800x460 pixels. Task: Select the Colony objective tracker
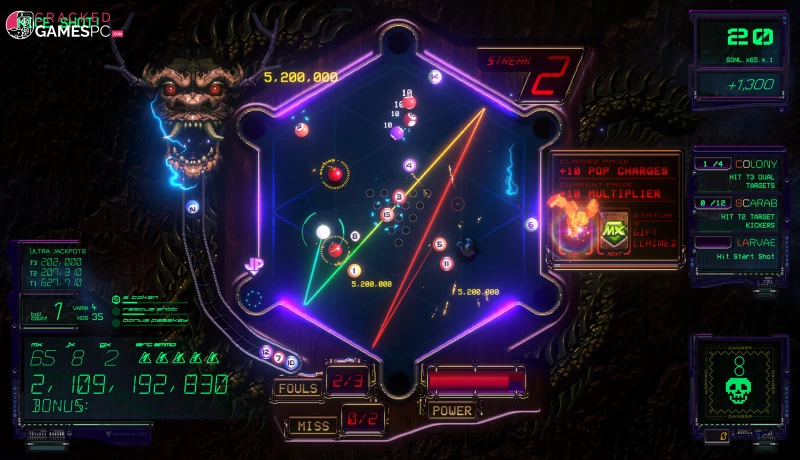pos(740,171)
